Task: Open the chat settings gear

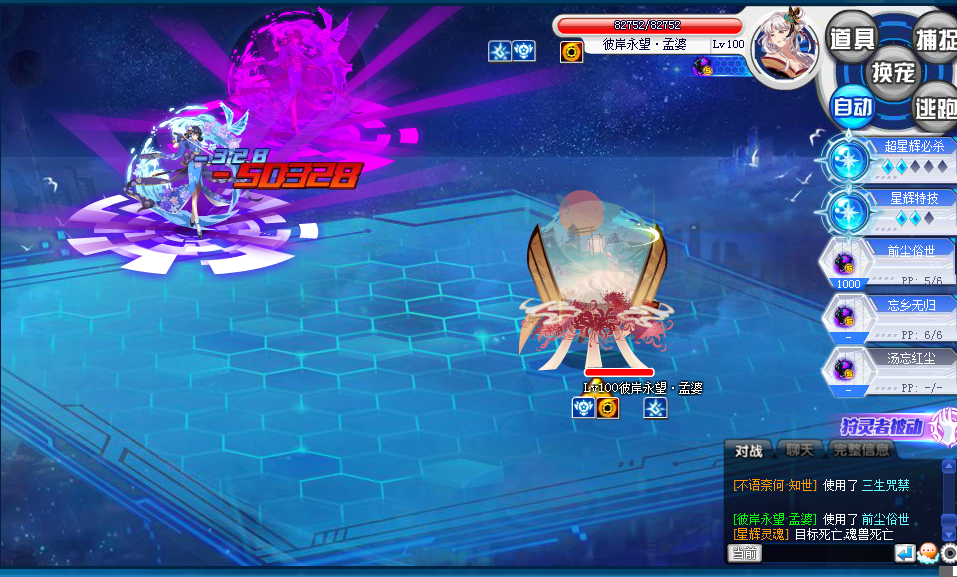Action: [x=949, y=553]
